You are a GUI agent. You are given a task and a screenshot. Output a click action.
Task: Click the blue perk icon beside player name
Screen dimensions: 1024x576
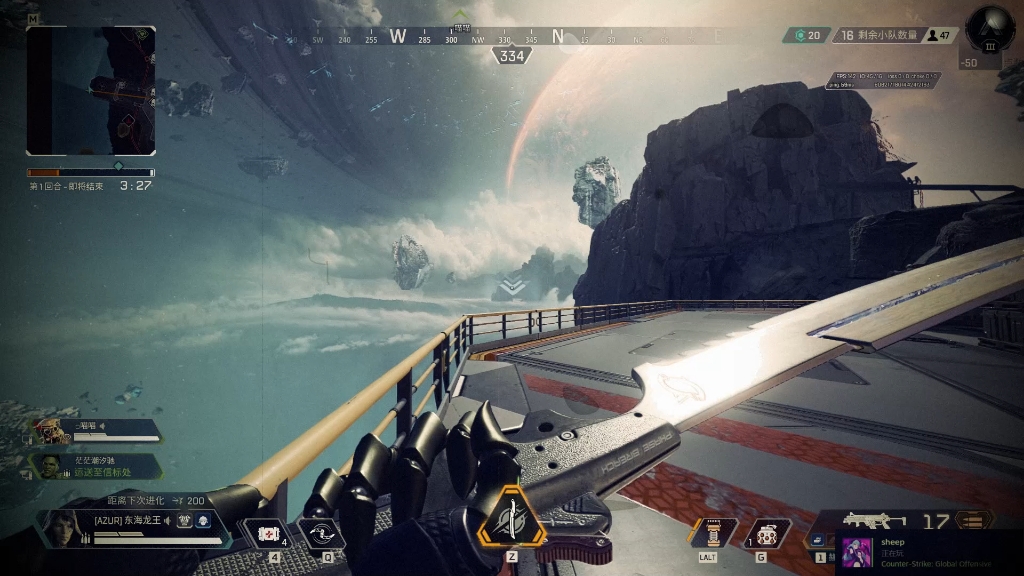point(202,520)
